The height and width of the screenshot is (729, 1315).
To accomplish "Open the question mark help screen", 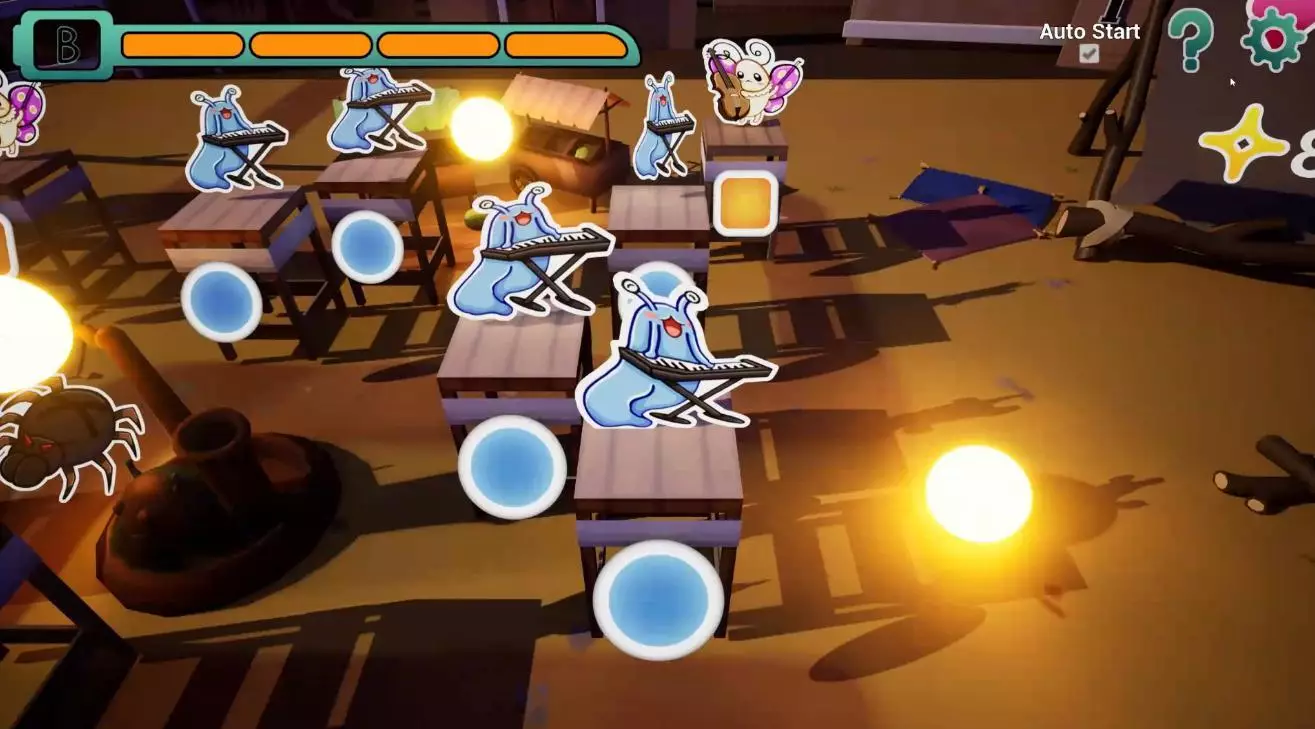I will pyautogui.click(x=1190, y=39).
